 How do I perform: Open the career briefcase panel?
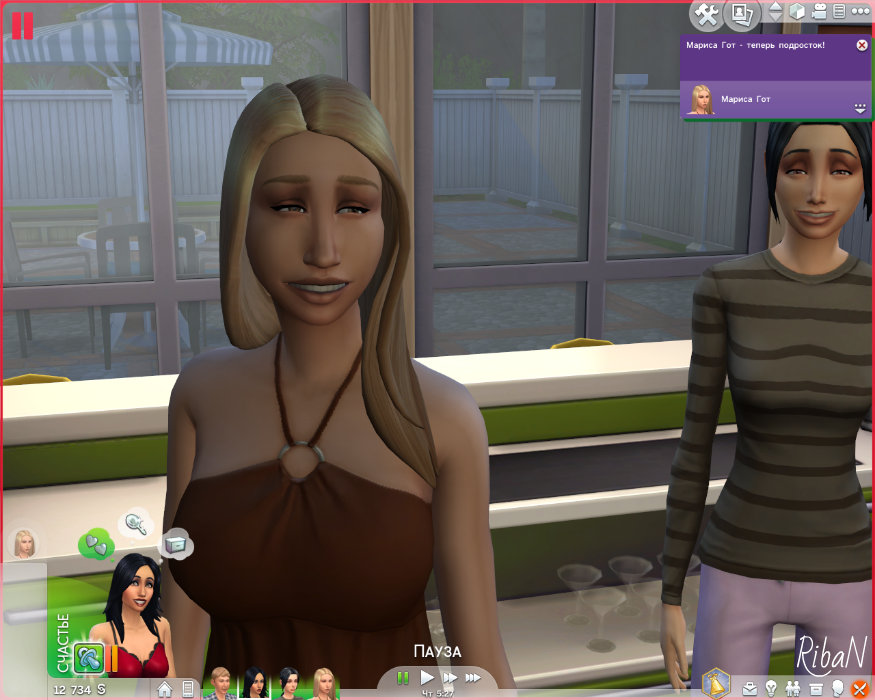pyautogui.click(x=750, y=688)
